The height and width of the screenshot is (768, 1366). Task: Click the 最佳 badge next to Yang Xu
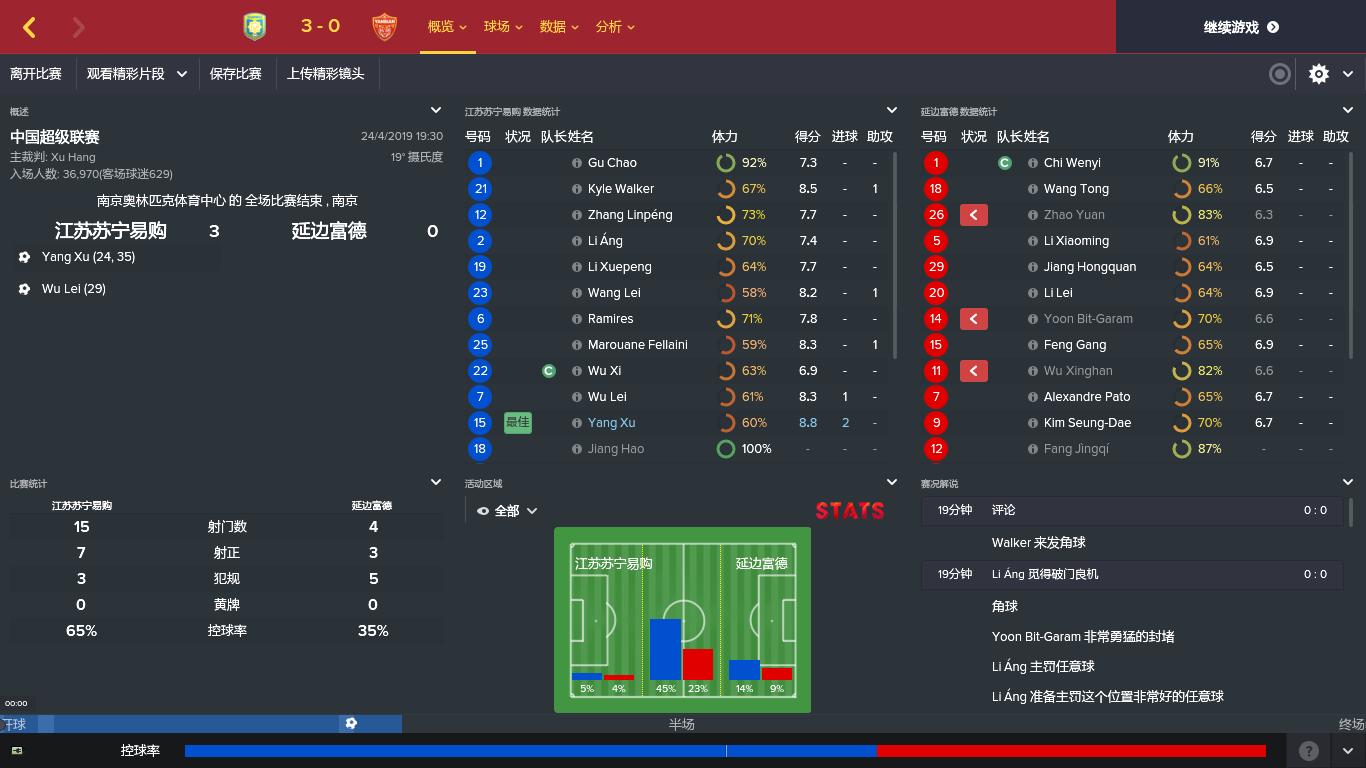click(517, 422)
